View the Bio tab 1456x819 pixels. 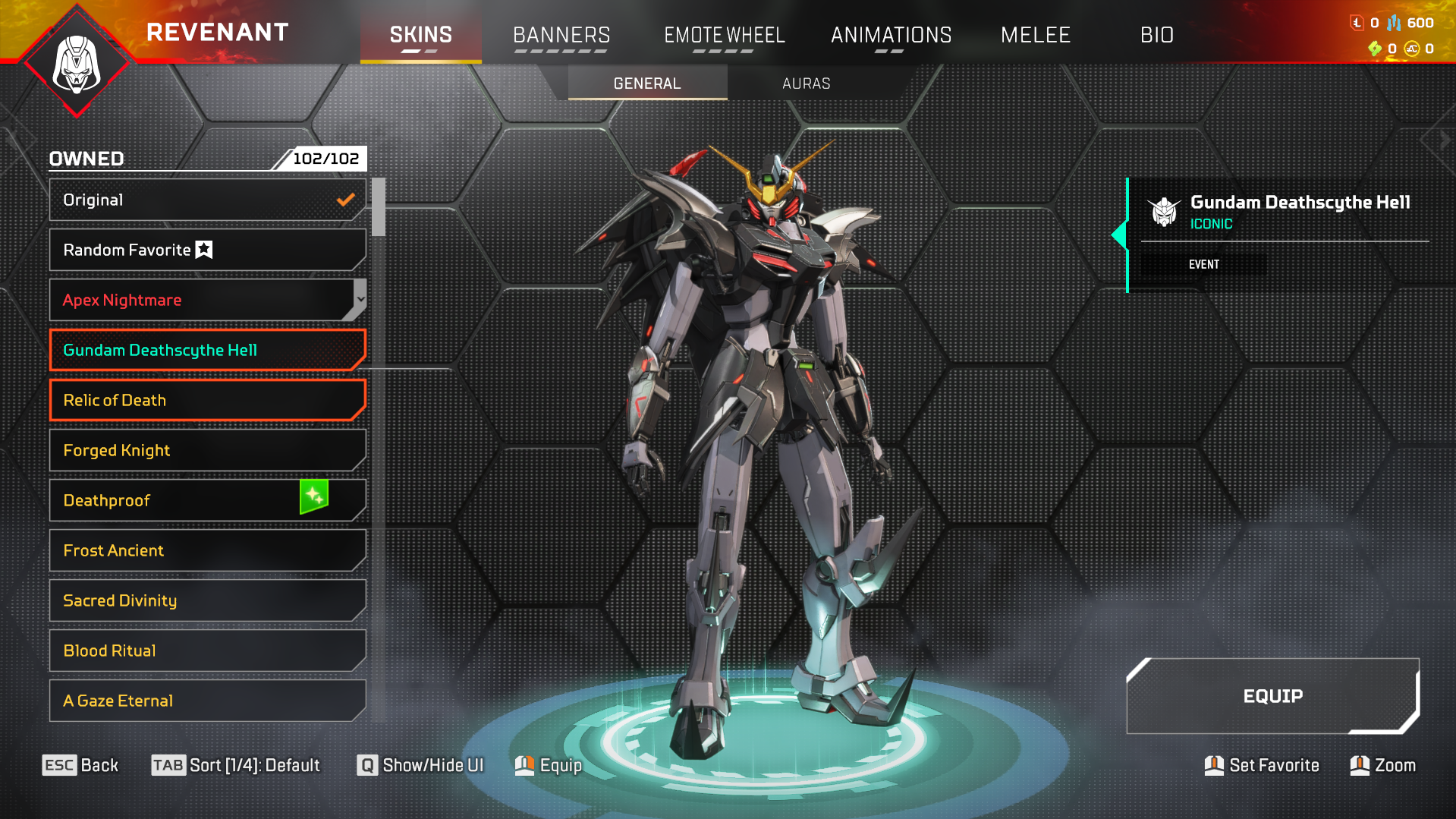[1156, 35]
